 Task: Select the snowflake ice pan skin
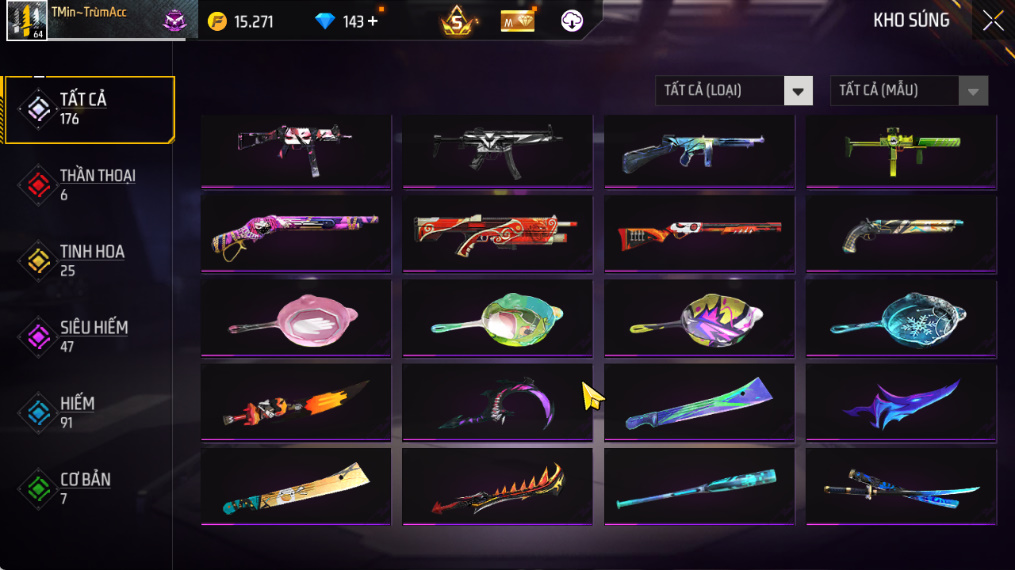click(x=901, y=318)
